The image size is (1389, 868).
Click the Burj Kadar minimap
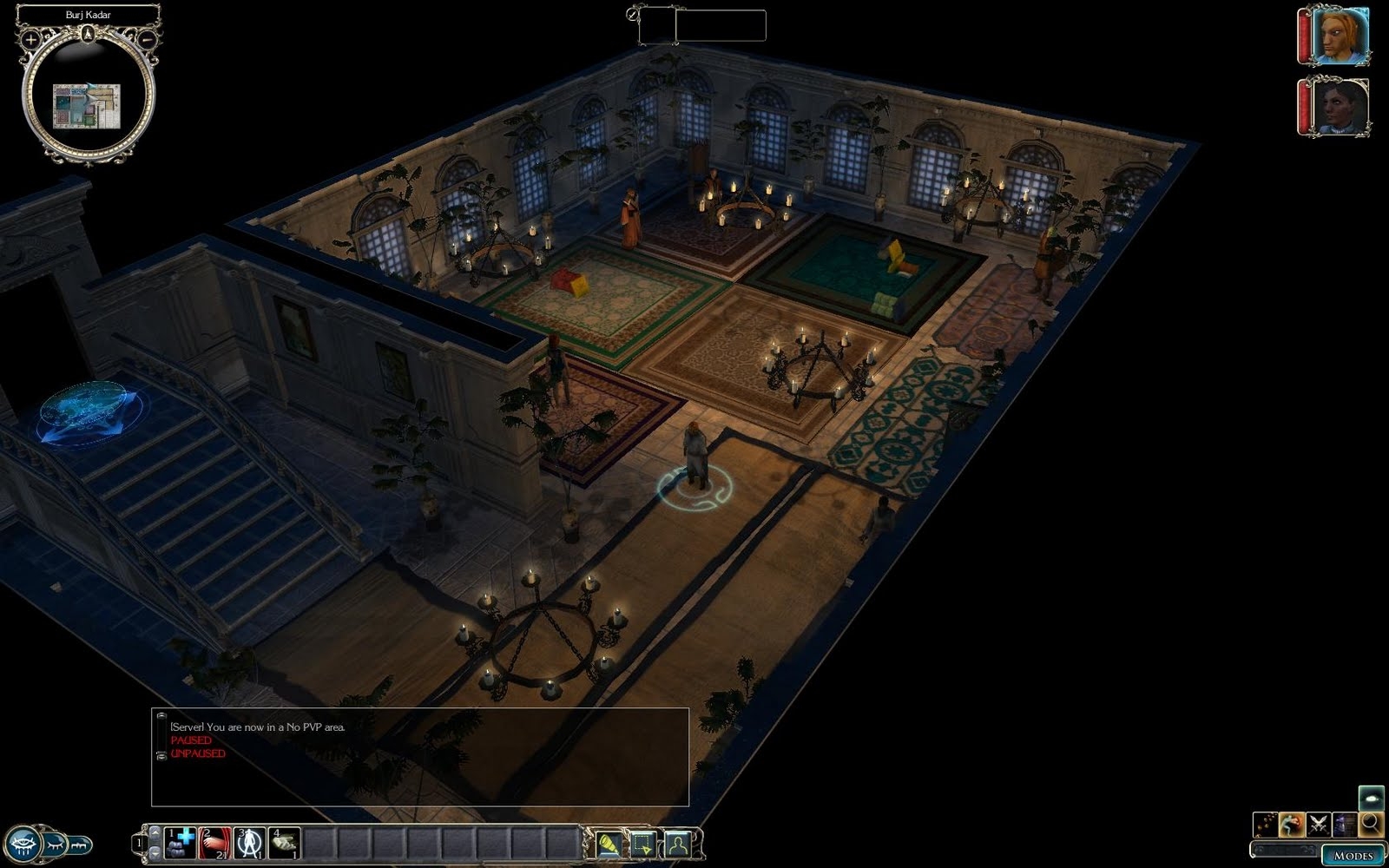coord(89,107)
